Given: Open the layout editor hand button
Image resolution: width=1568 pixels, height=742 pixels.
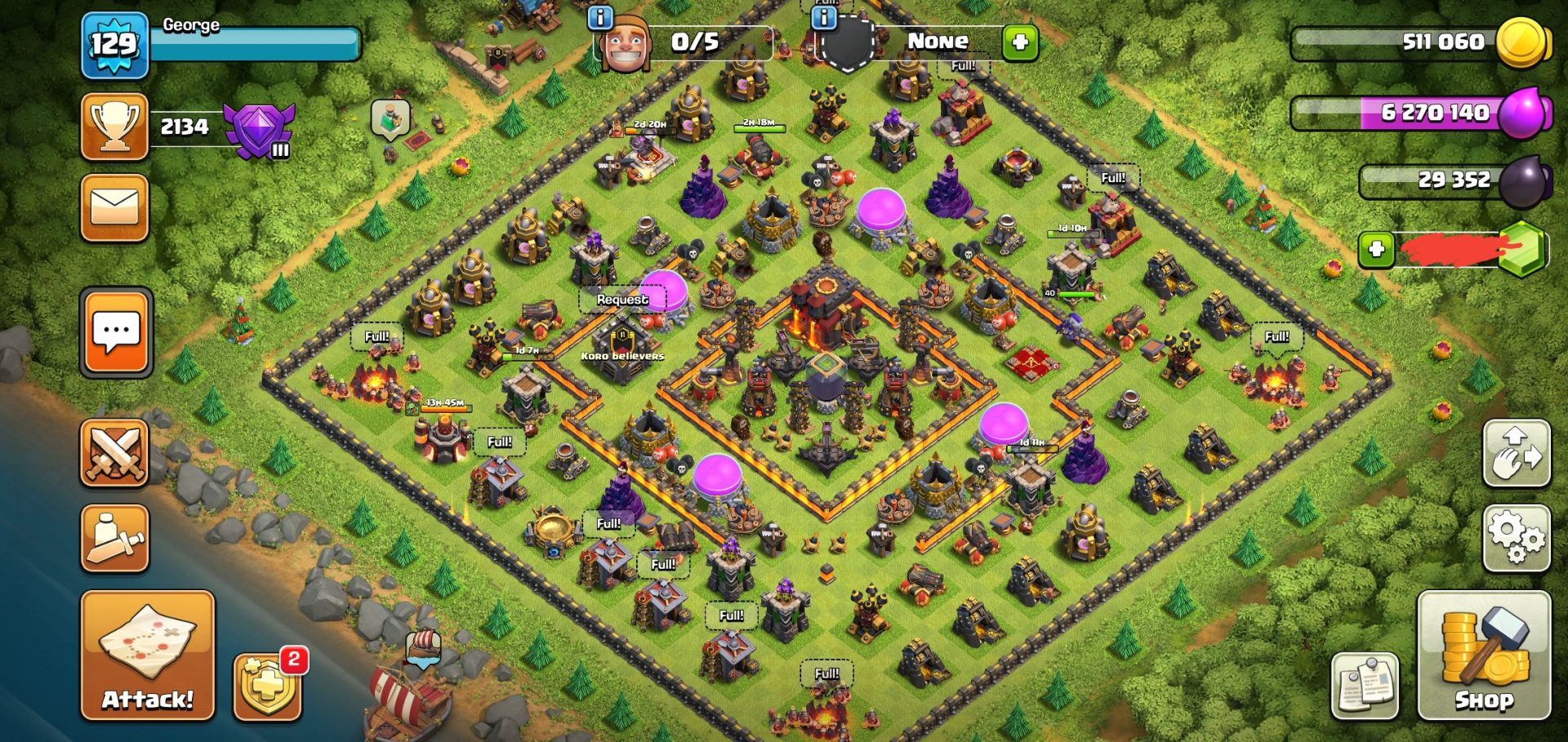Looking at the screenshot, I should pos(1517,454).
